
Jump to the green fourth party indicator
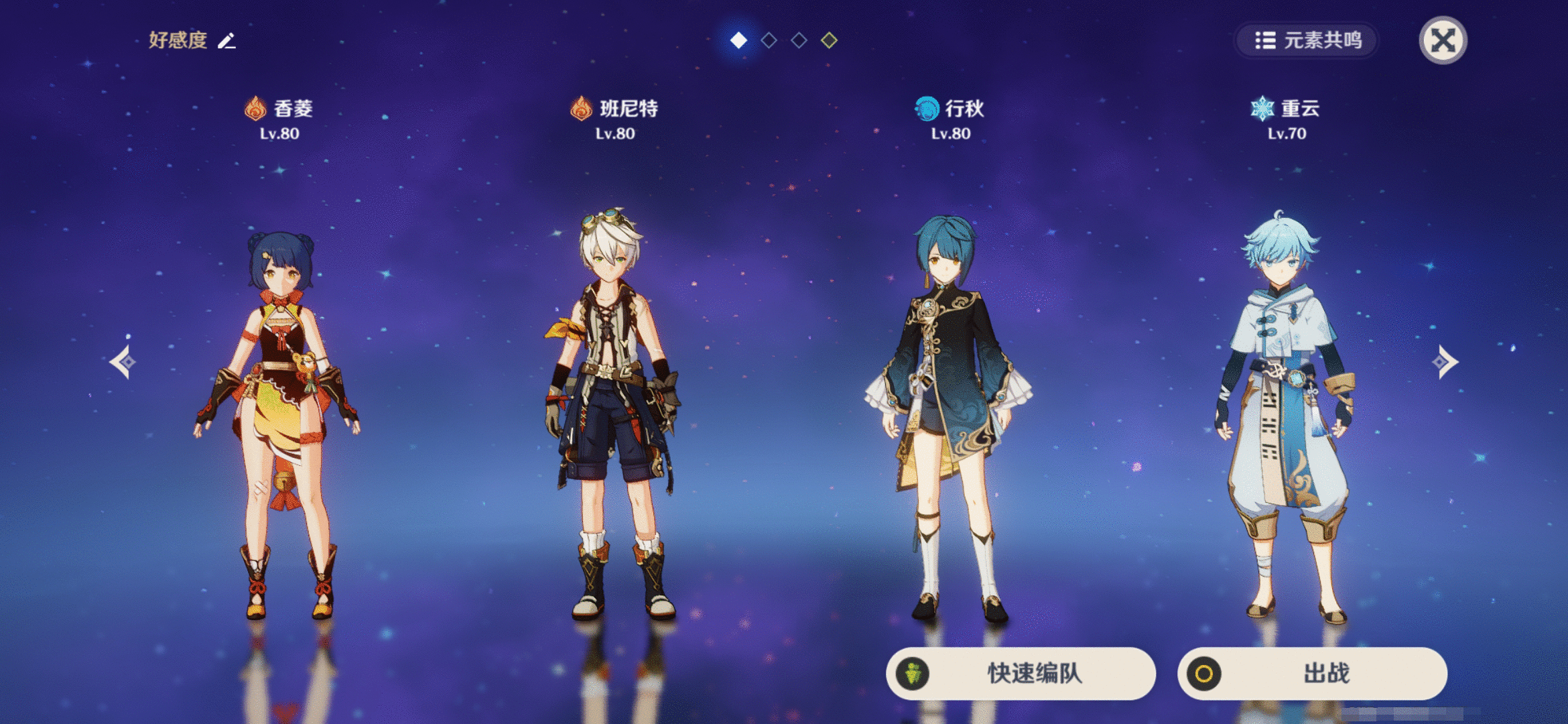coord(829,41)
